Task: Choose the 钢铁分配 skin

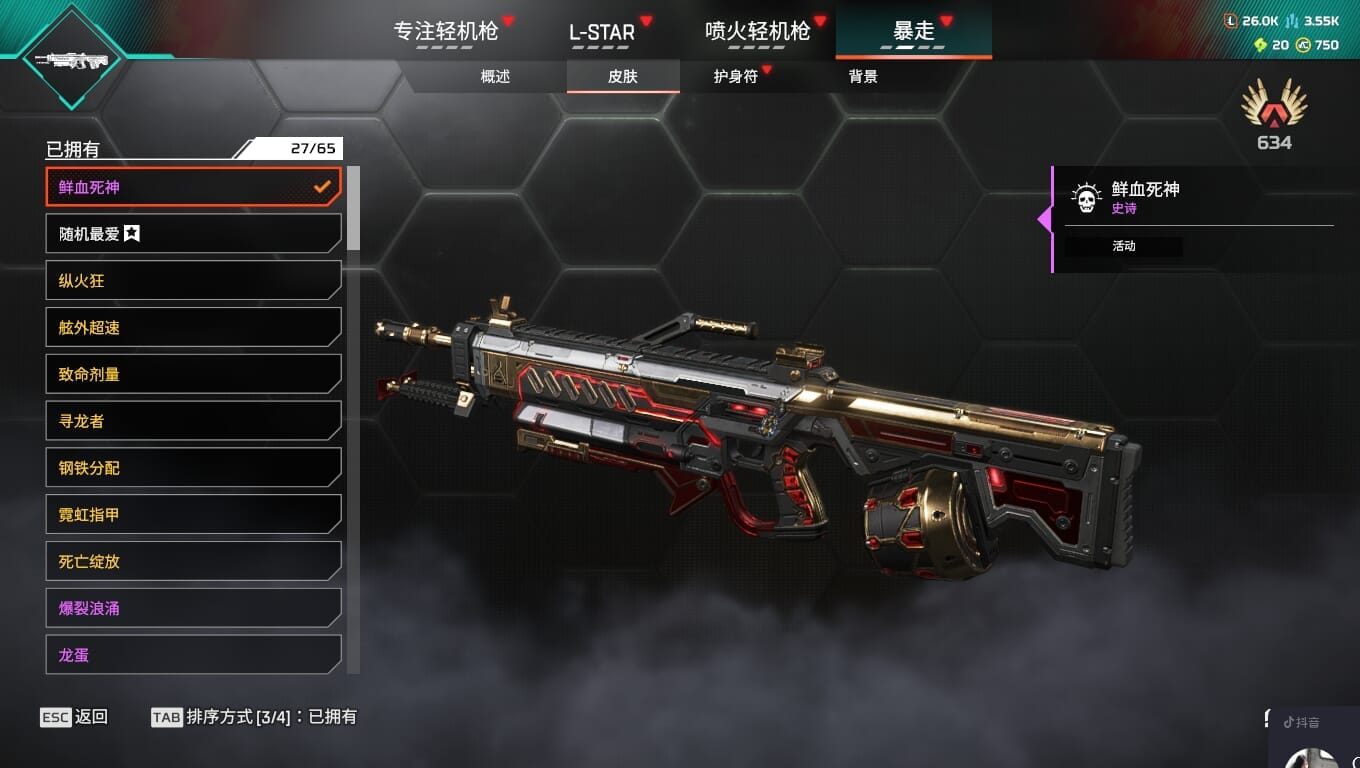Action: (193, 468)
